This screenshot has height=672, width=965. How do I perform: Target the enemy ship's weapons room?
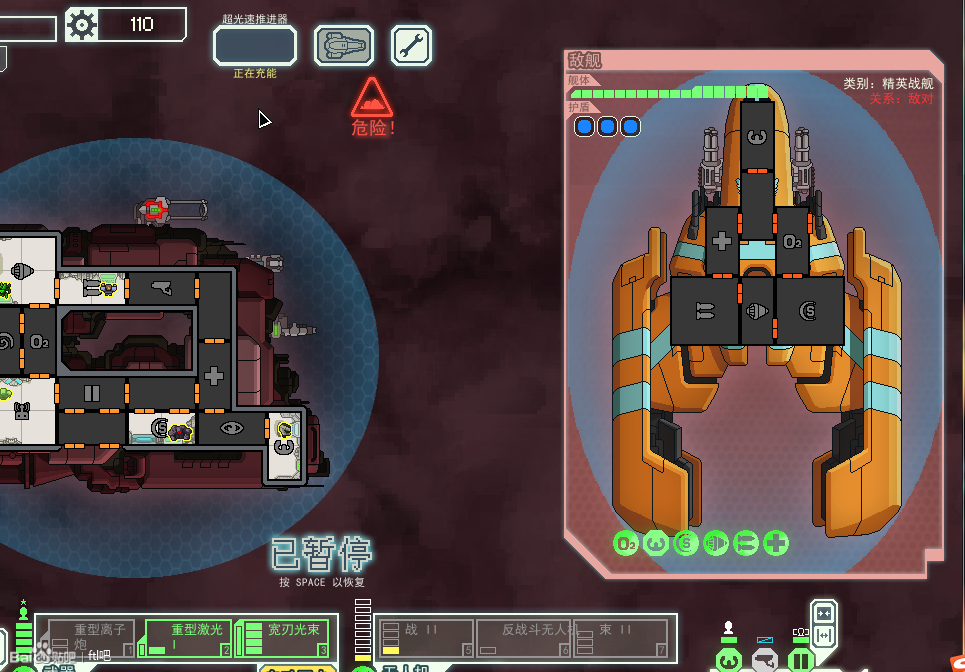coord(704,311)
